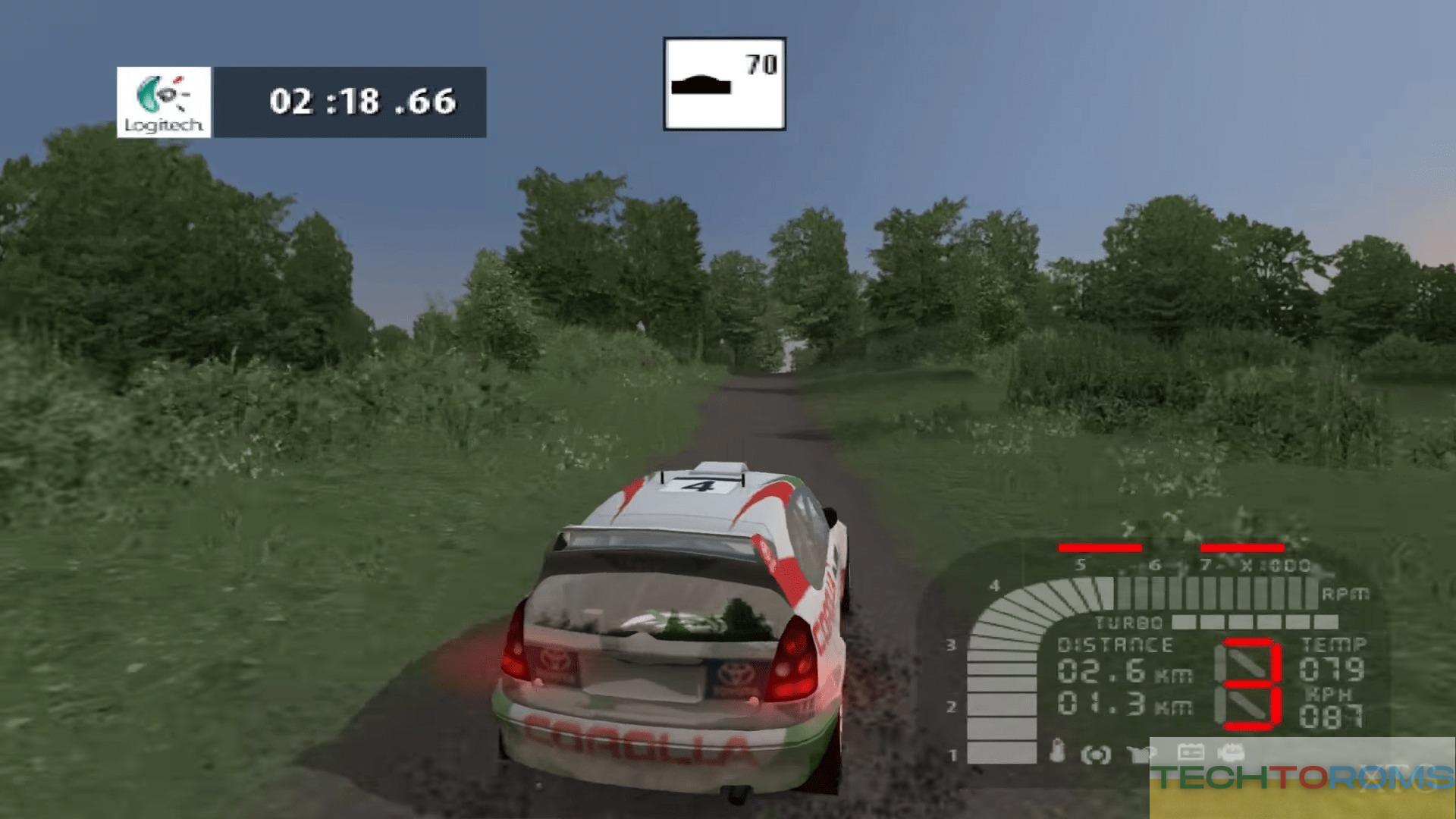Screen dimensions: 1456x819
Task: Select the brake warning icon
Action: (1096, 754)
